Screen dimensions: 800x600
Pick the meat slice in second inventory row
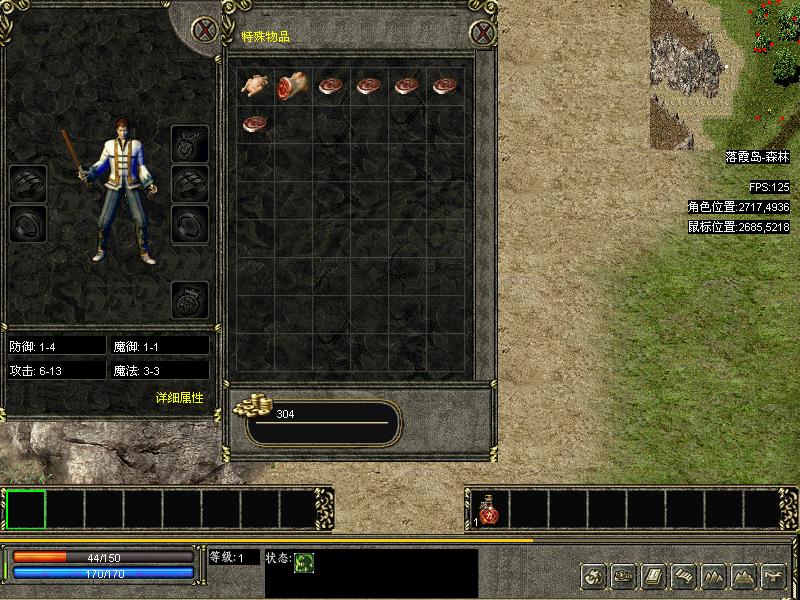point(255,124)
